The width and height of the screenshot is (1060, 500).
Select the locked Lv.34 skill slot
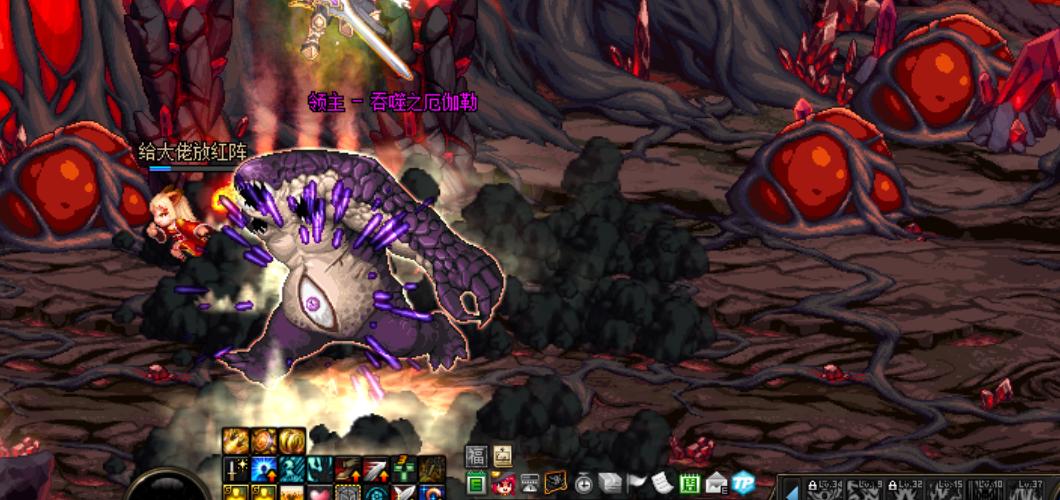[826, 488]
